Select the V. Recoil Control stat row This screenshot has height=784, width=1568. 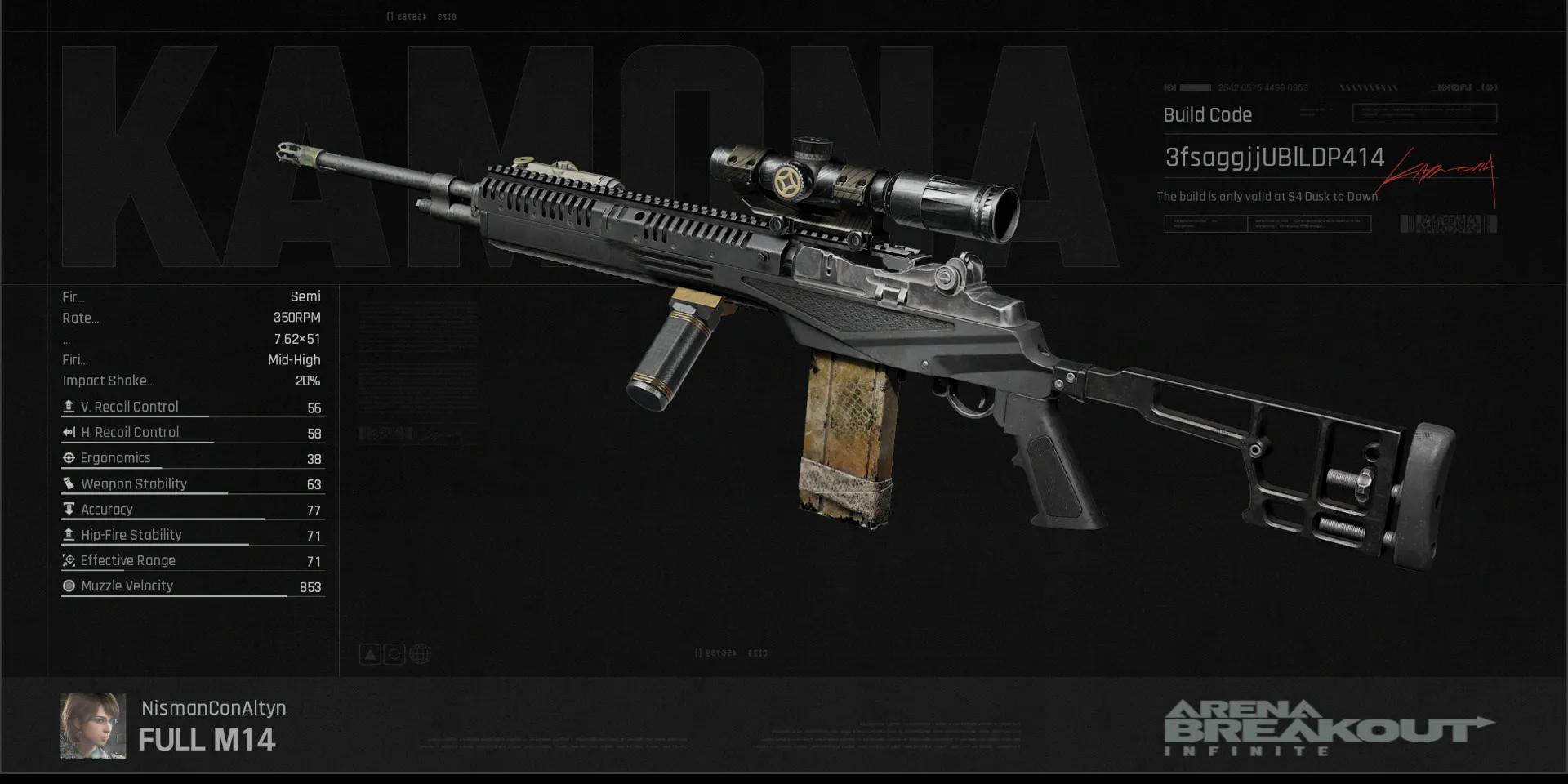(x=193, y=407)
